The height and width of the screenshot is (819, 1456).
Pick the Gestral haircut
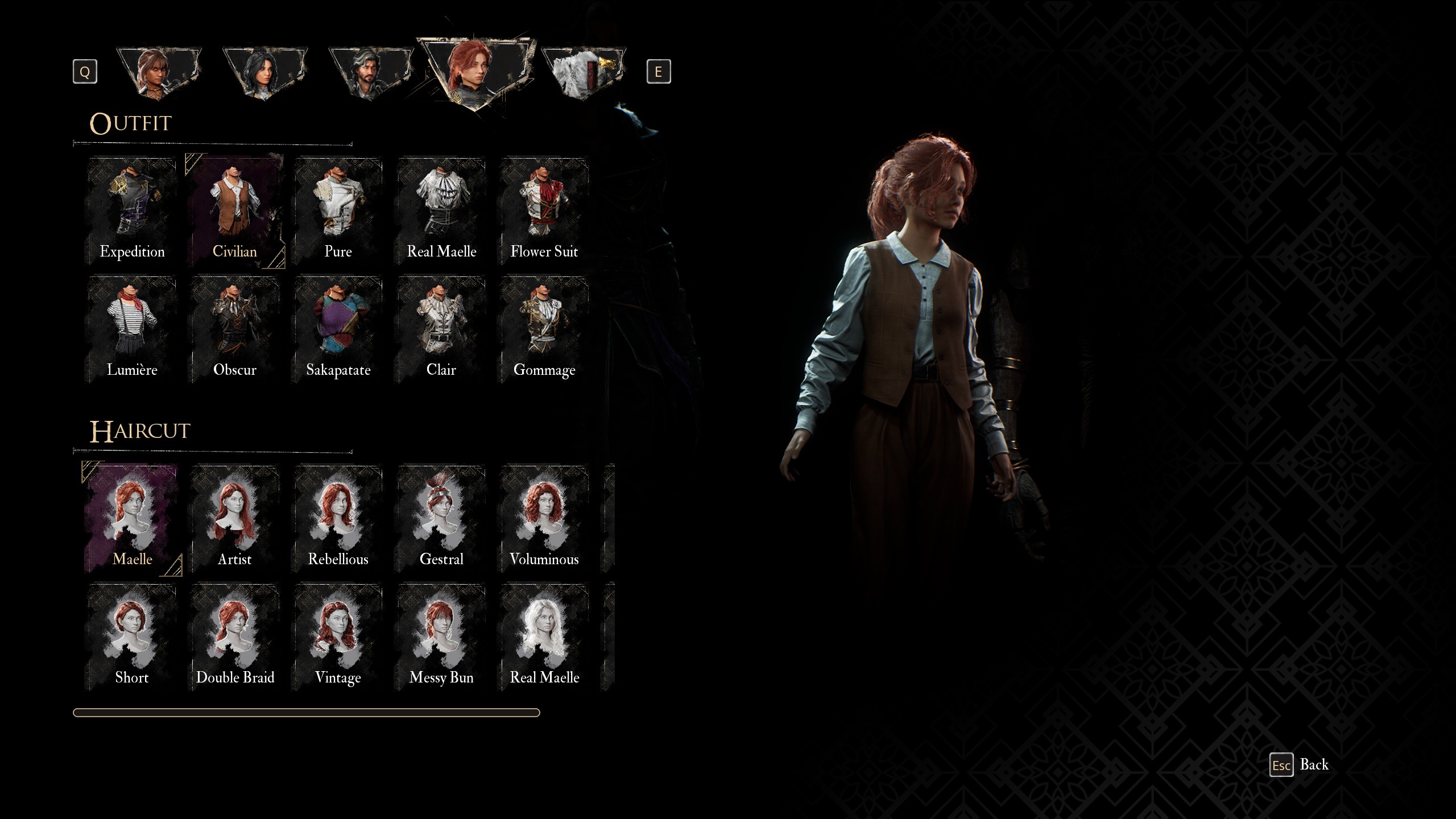click(441, 518)
